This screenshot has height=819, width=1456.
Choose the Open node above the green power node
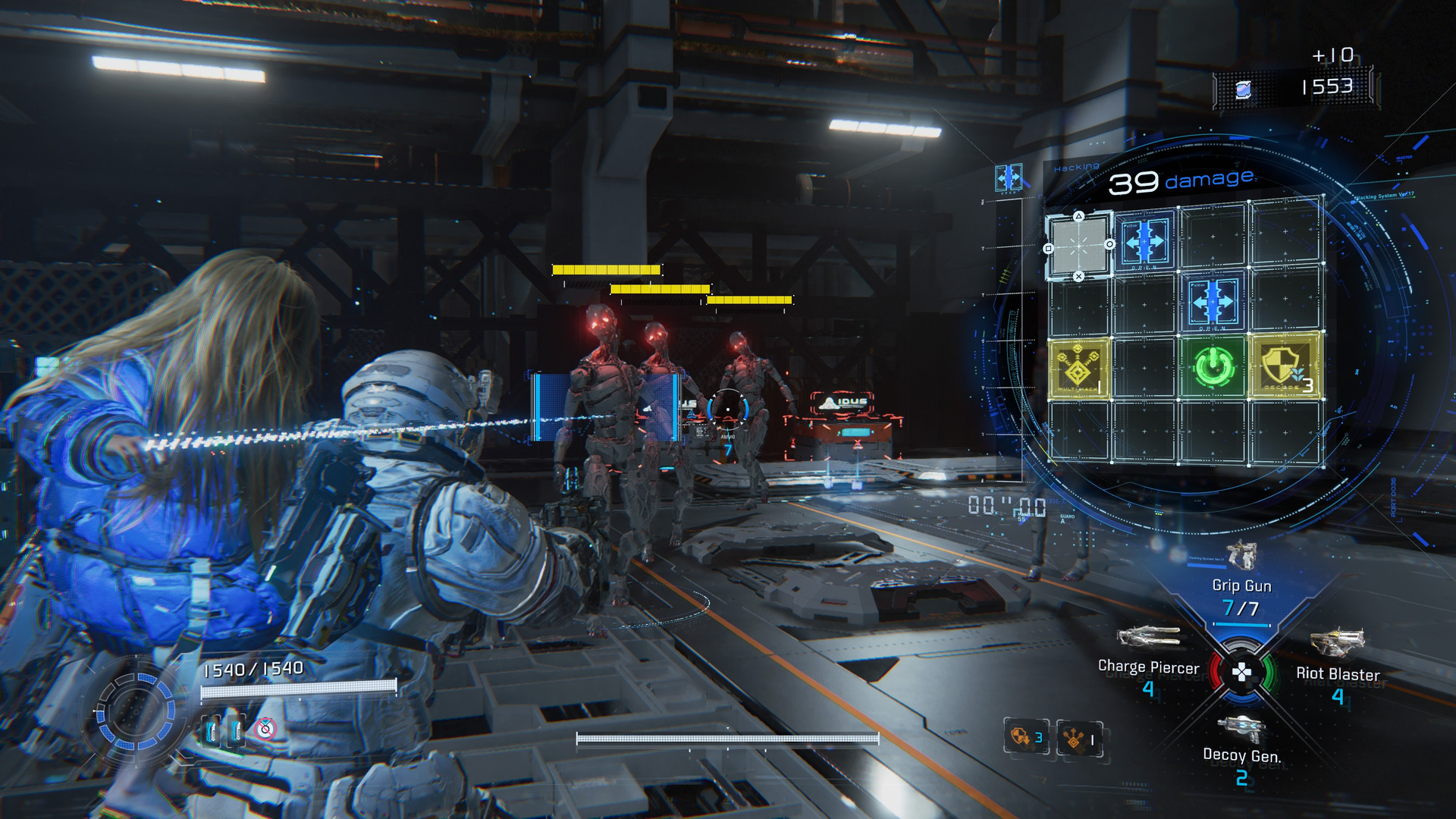point(1213,301)
